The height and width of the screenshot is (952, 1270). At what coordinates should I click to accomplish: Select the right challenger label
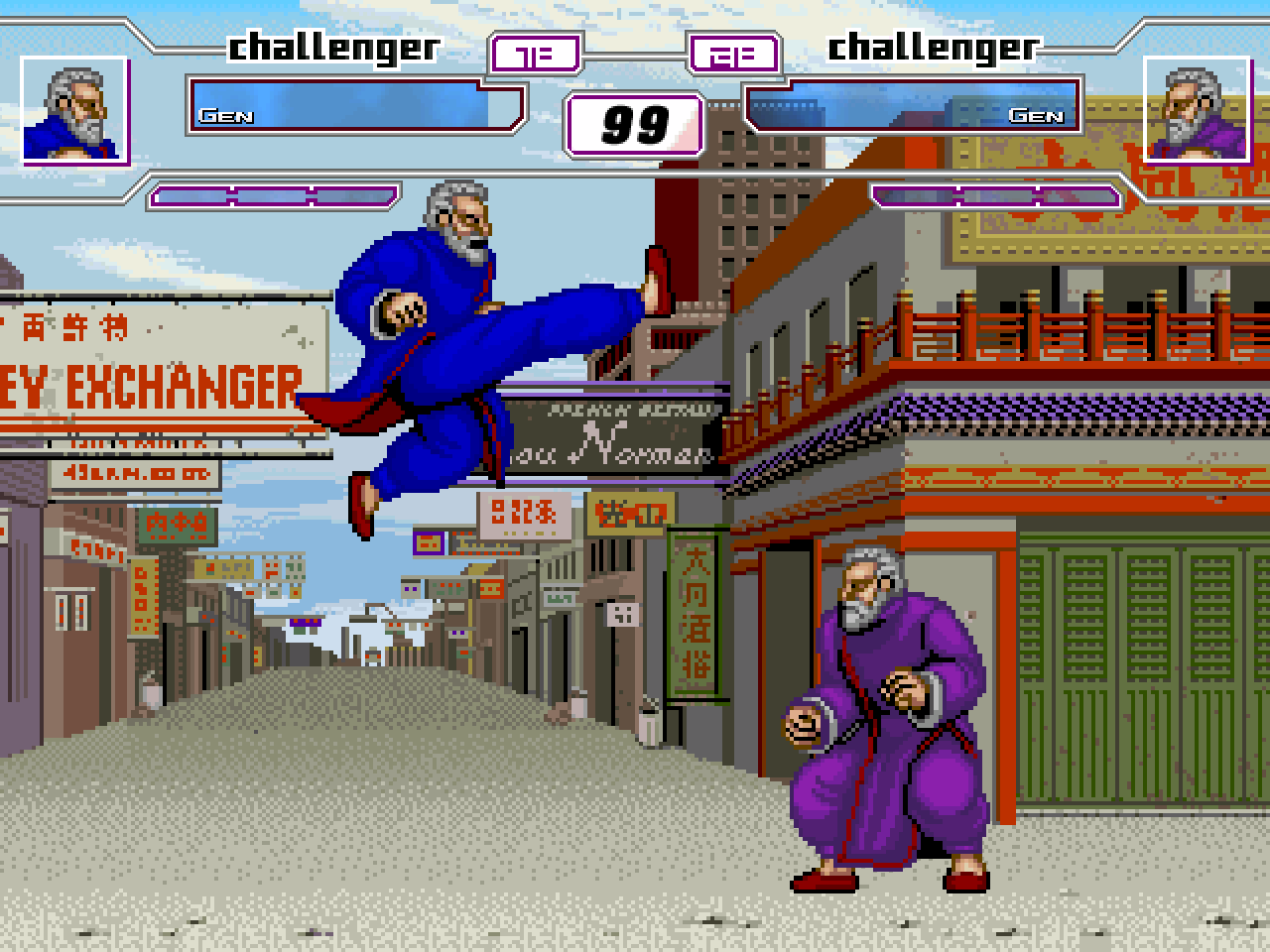click(x=933, y=45)
